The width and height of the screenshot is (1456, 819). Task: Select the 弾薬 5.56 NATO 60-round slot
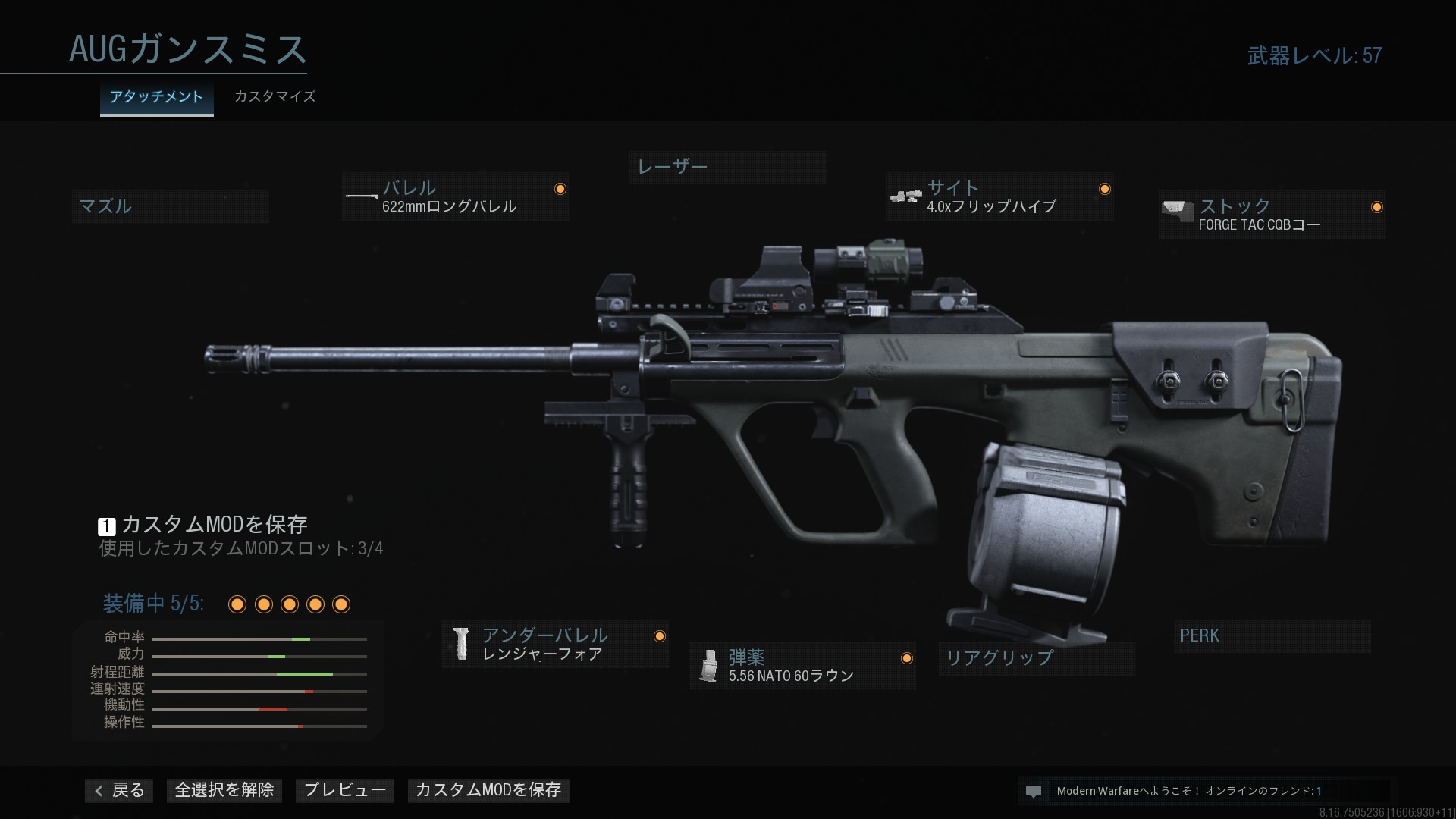pyautogui.click(x=802, y=667)
